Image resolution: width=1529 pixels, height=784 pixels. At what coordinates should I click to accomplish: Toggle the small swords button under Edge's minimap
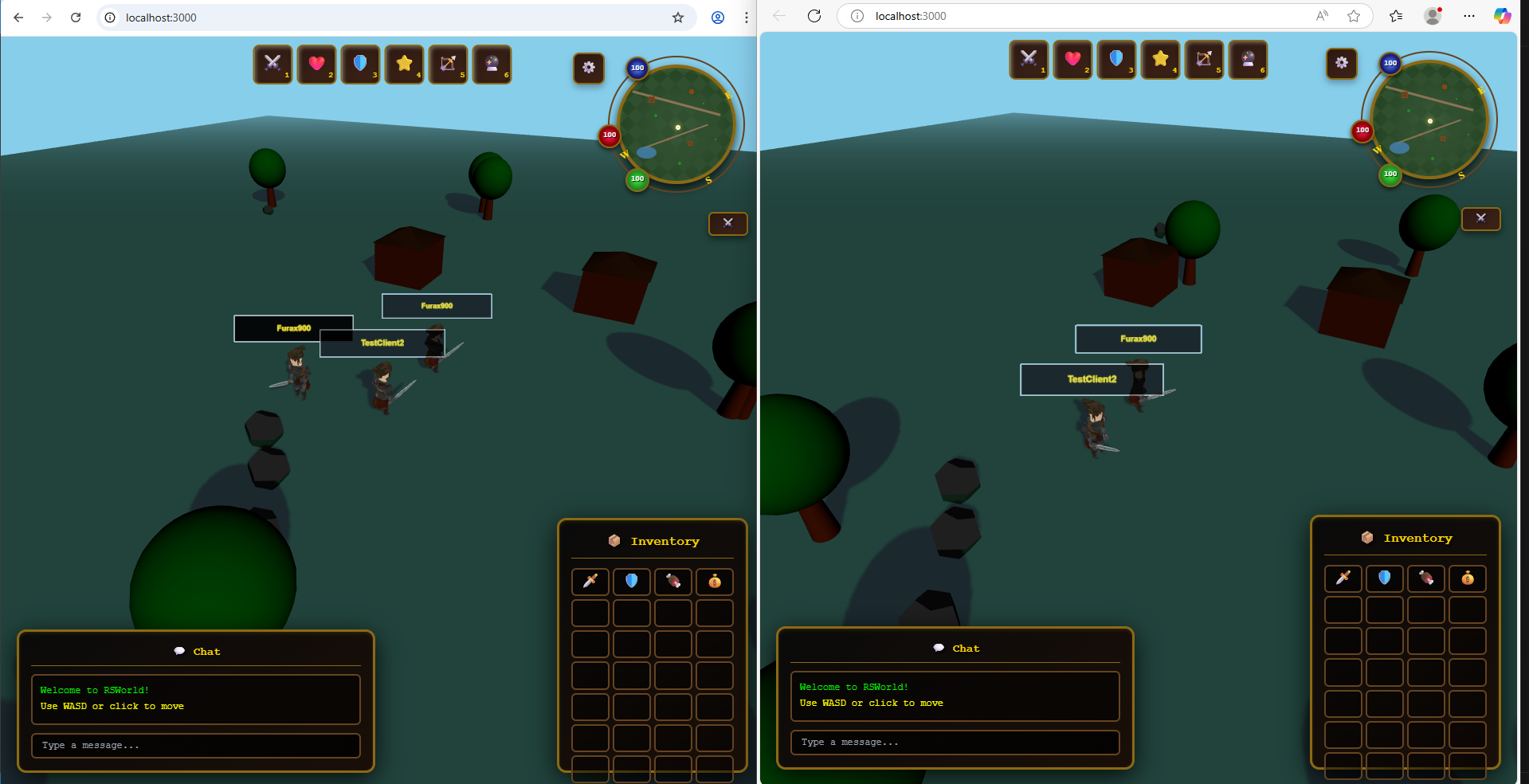[x=1480, y=219]
